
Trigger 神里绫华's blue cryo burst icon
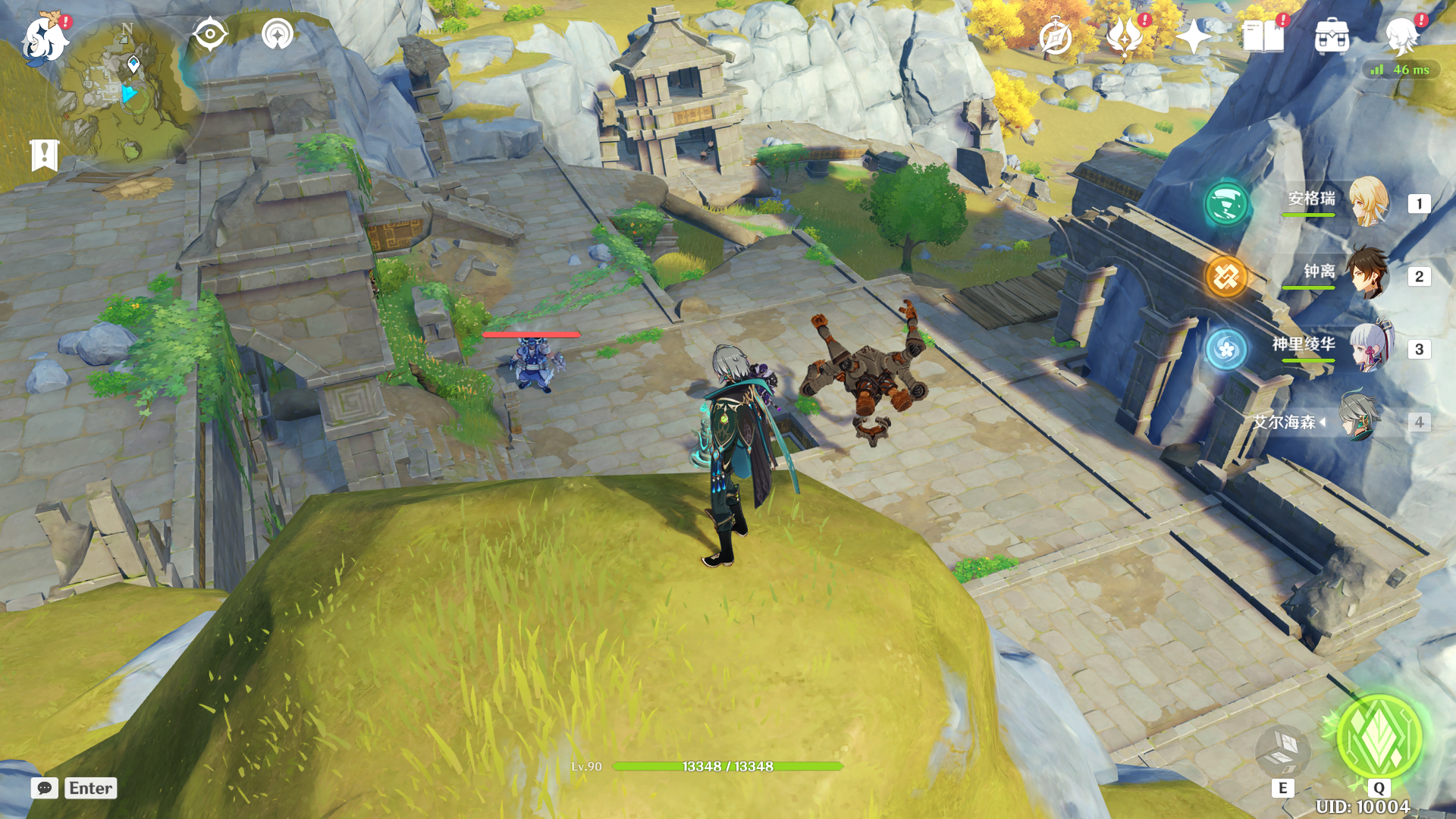[1226, 349]
